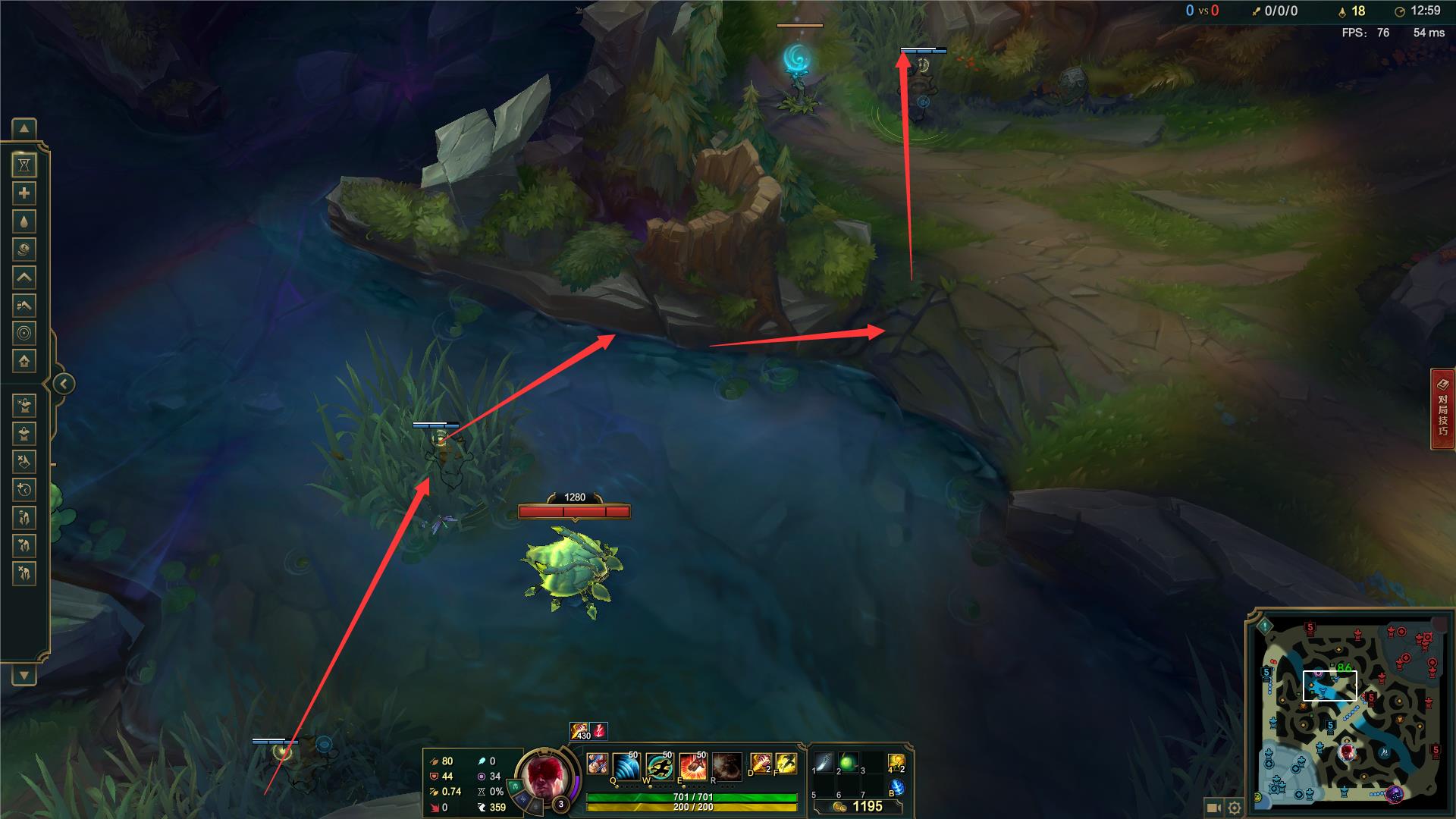Click the blue Recall button

pos(896,787)
